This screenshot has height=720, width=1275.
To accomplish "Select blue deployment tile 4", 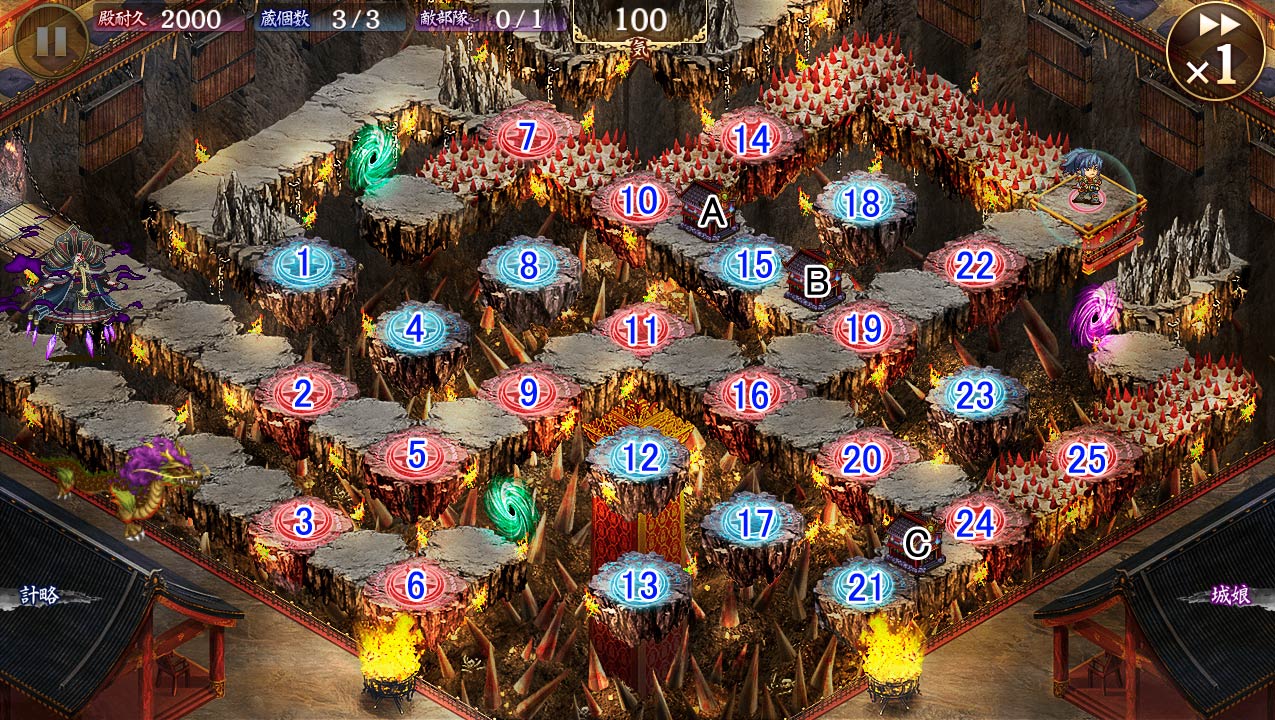I will (x=416, y=329).
